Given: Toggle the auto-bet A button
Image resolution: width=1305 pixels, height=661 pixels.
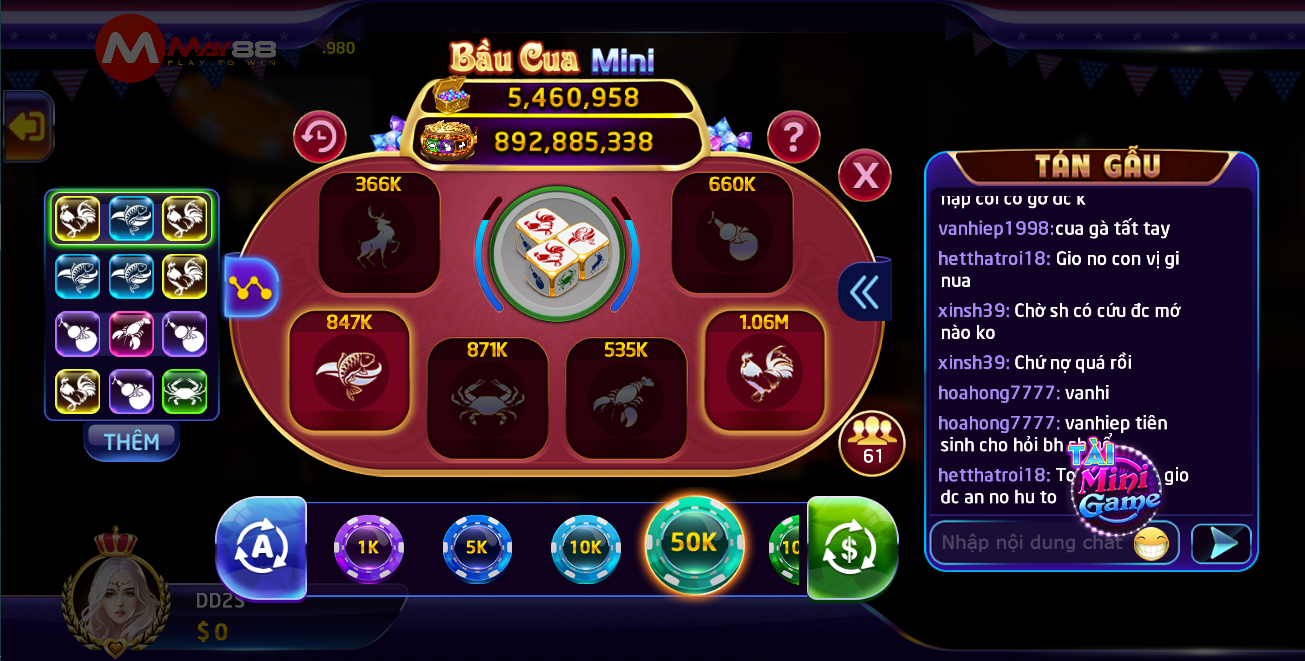Looking at the screenshot, I should pyautogui.click(x=261, y=548).
